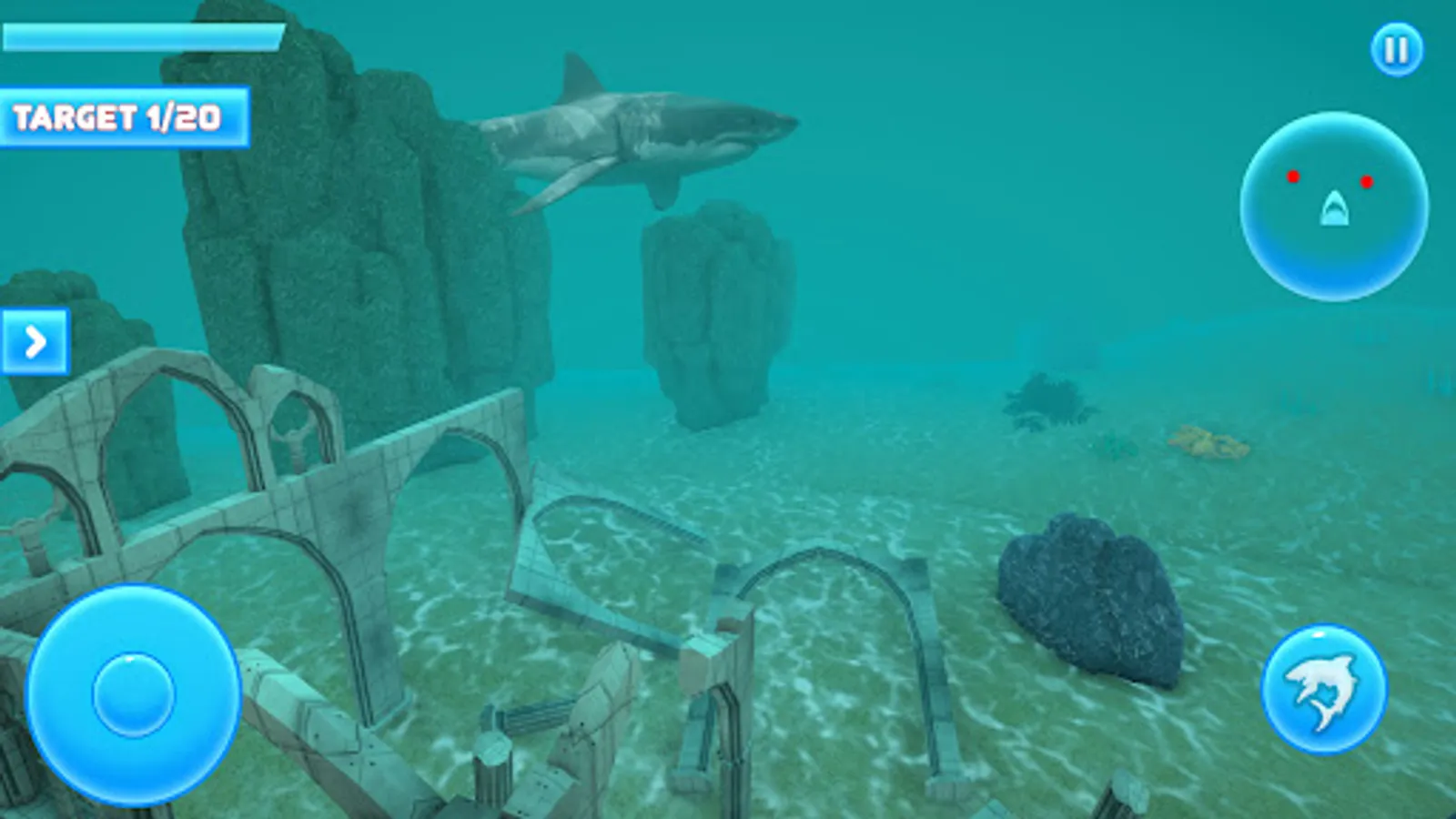Select the left red enemy dot on radar
This screenshot has width=1456, height=819.
1291,178
